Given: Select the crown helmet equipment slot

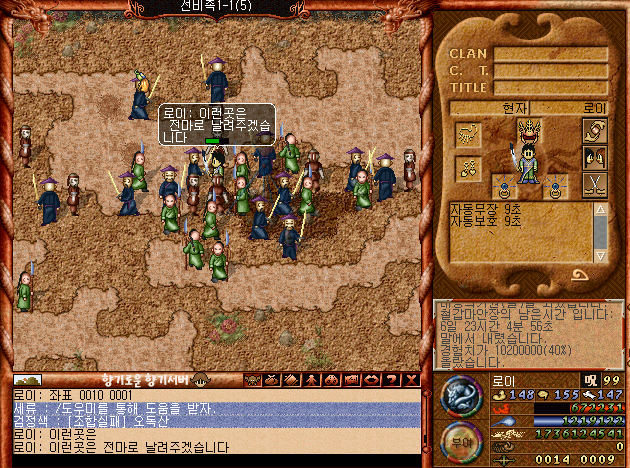Looking at the screenshot, I should [529, 131].
